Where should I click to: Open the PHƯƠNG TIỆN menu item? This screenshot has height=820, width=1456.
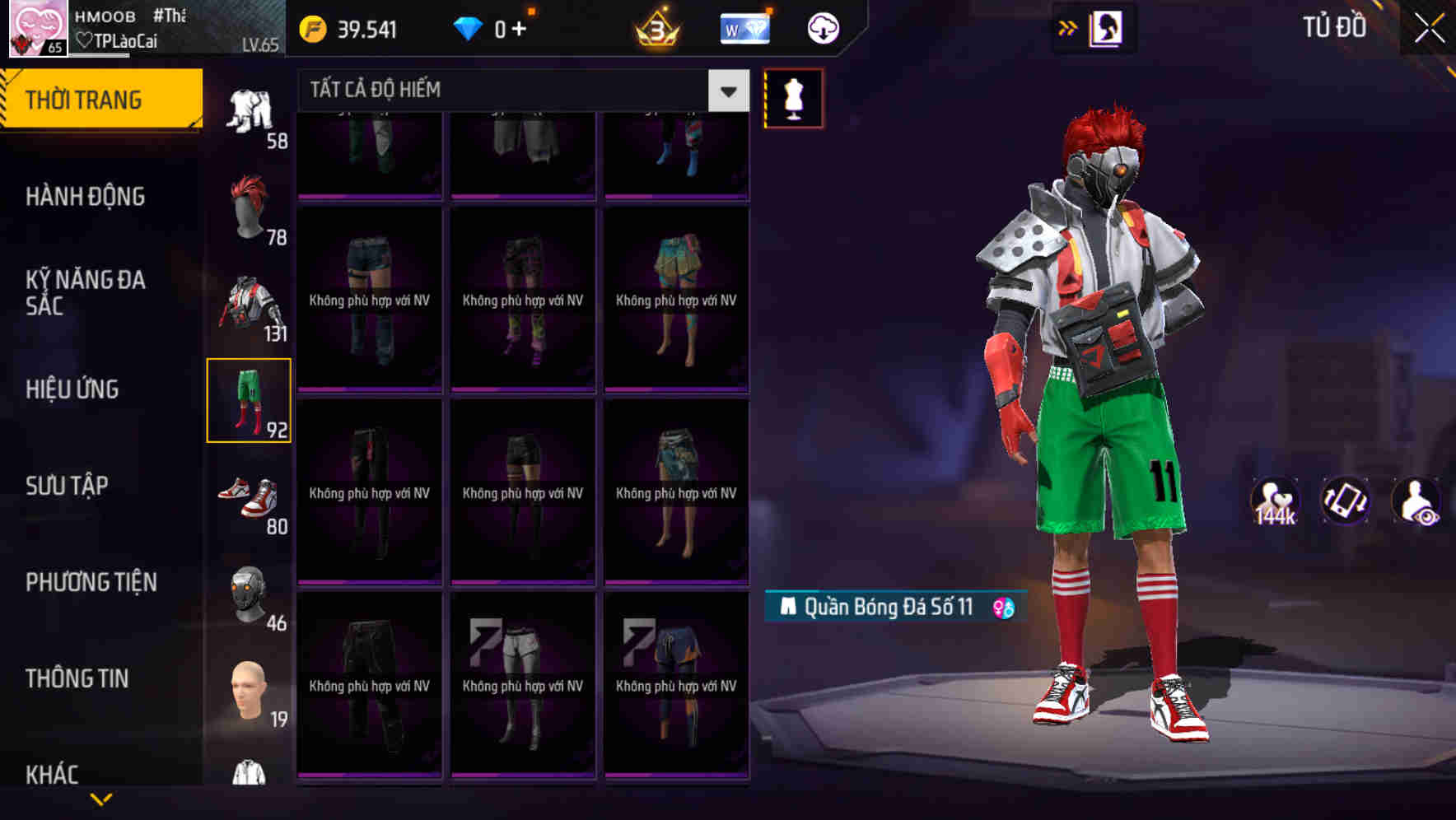tap(91, 582)
